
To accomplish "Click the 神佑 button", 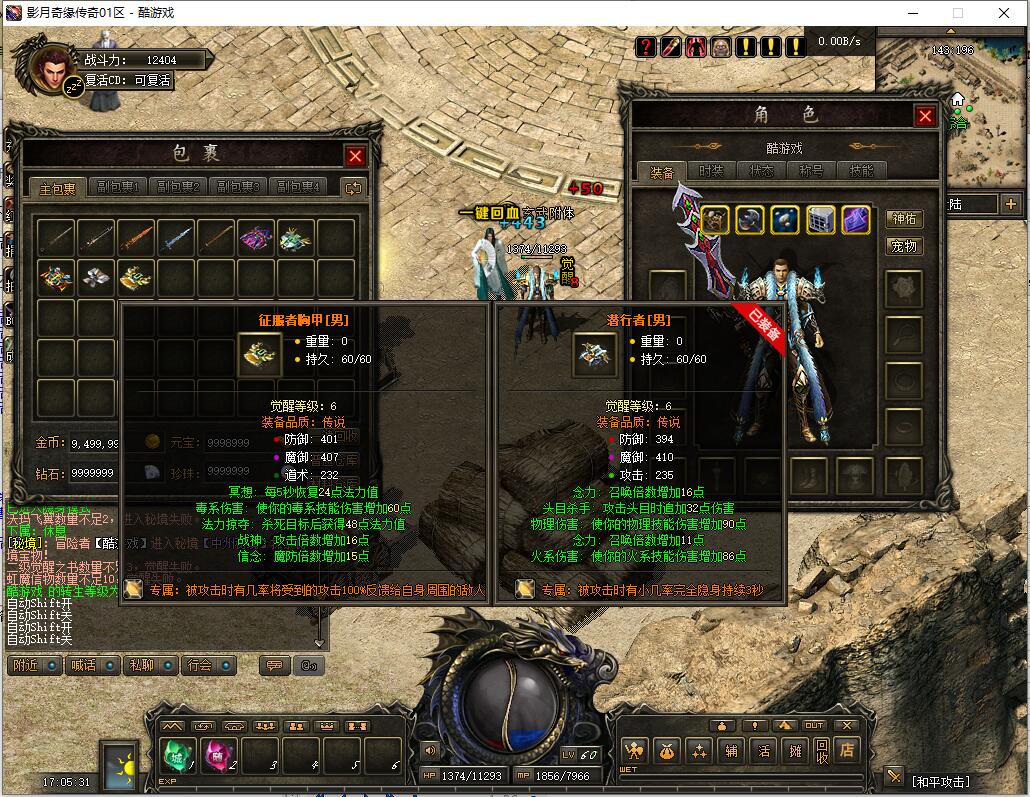I will [903, 219].
